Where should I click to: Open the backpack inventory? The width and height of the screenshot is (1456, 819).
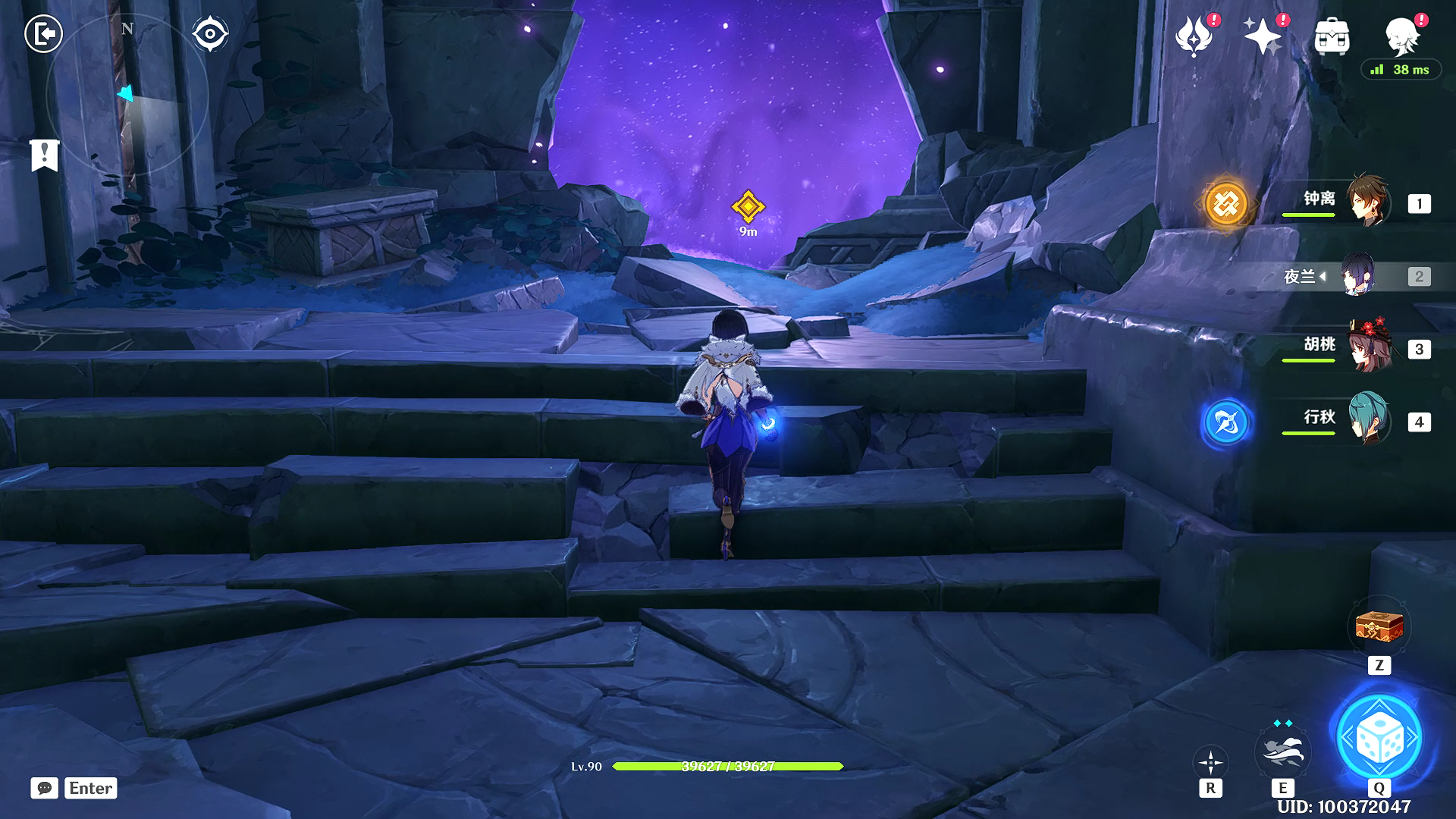pos(1332,36)
